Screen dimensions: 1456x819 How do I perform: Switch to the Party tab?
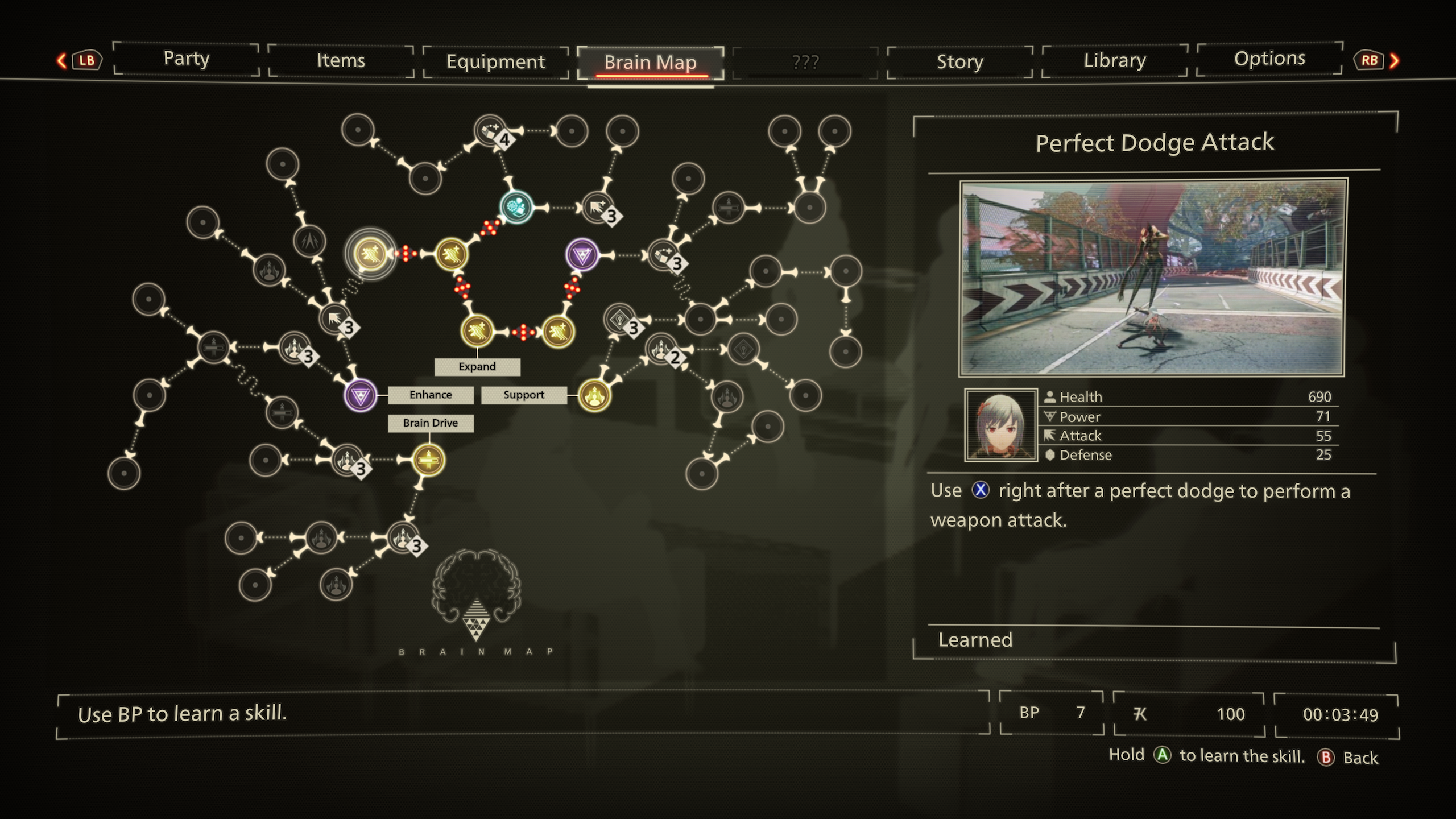tap(187, 59)
